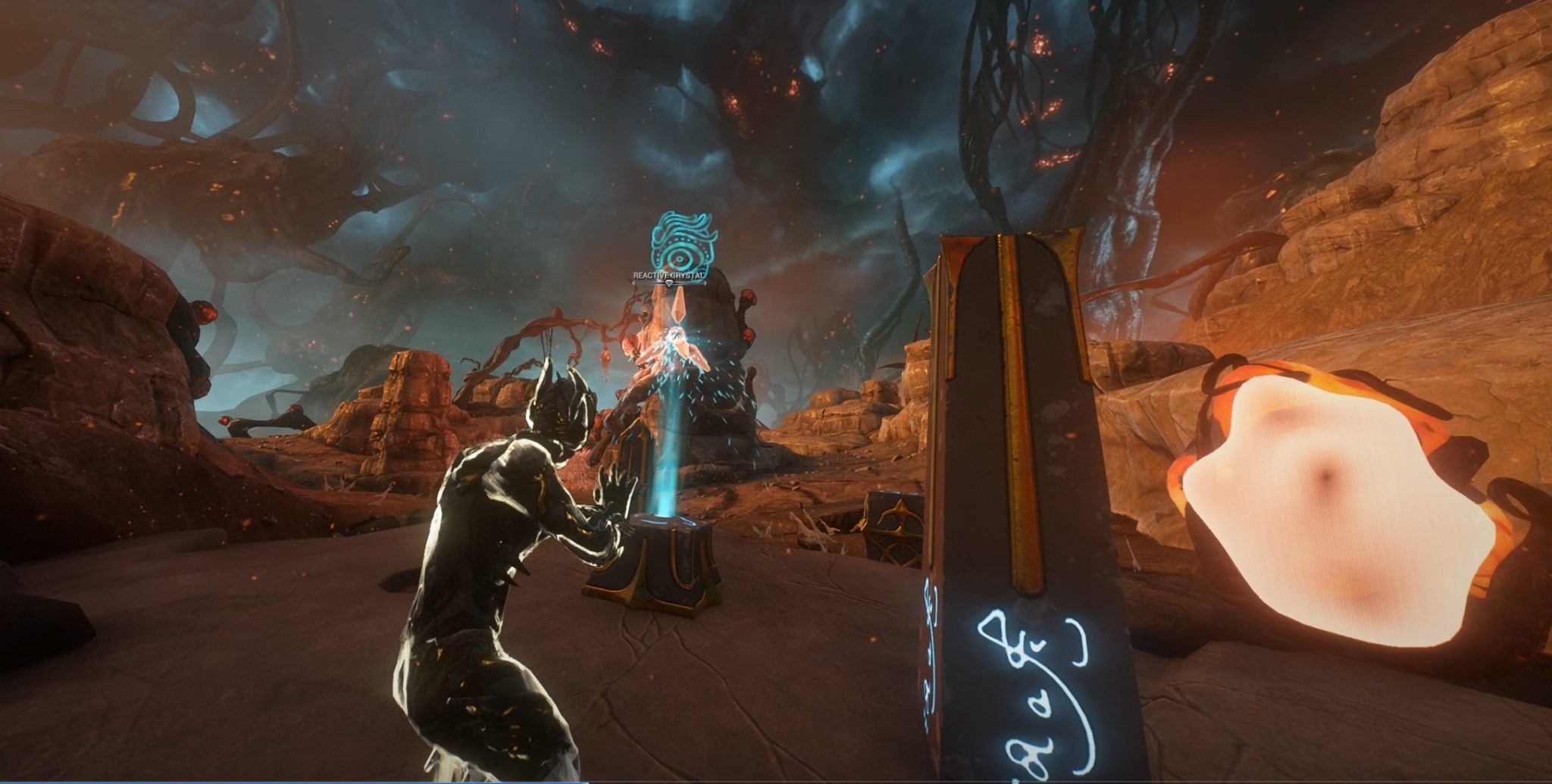Click the left bracket of the objective marker
The image size is (1552, 784).
tap(634, 283)
